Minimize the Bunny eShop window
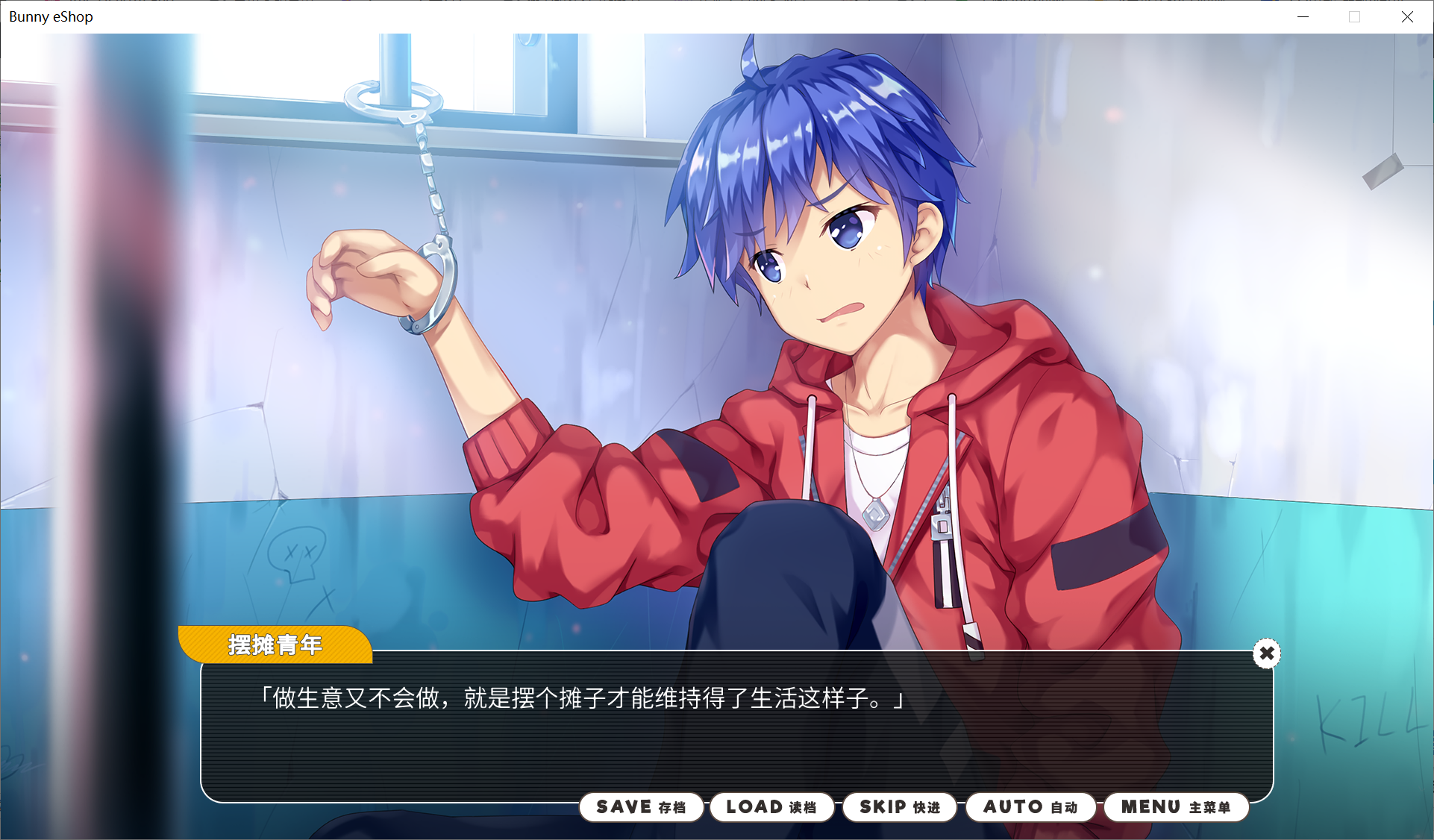 (1303, 16)
